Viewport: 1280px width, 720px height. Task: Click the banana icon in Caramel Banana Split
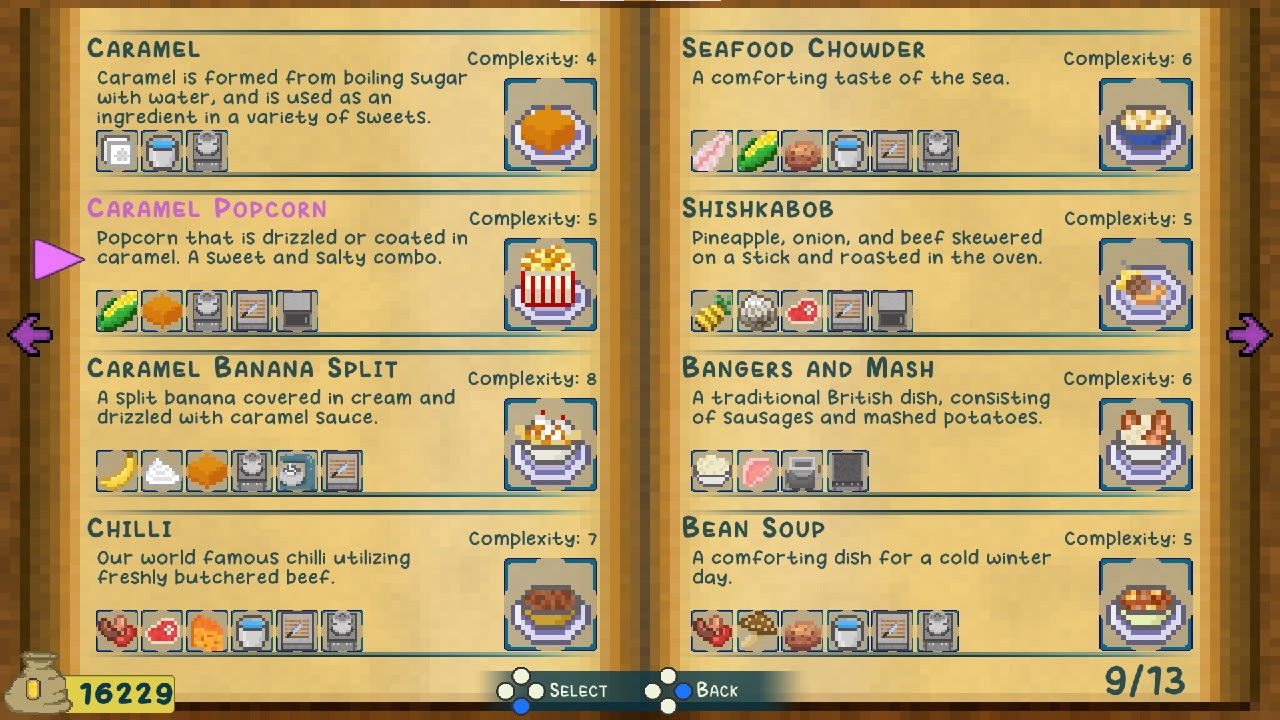click(117, 470)
